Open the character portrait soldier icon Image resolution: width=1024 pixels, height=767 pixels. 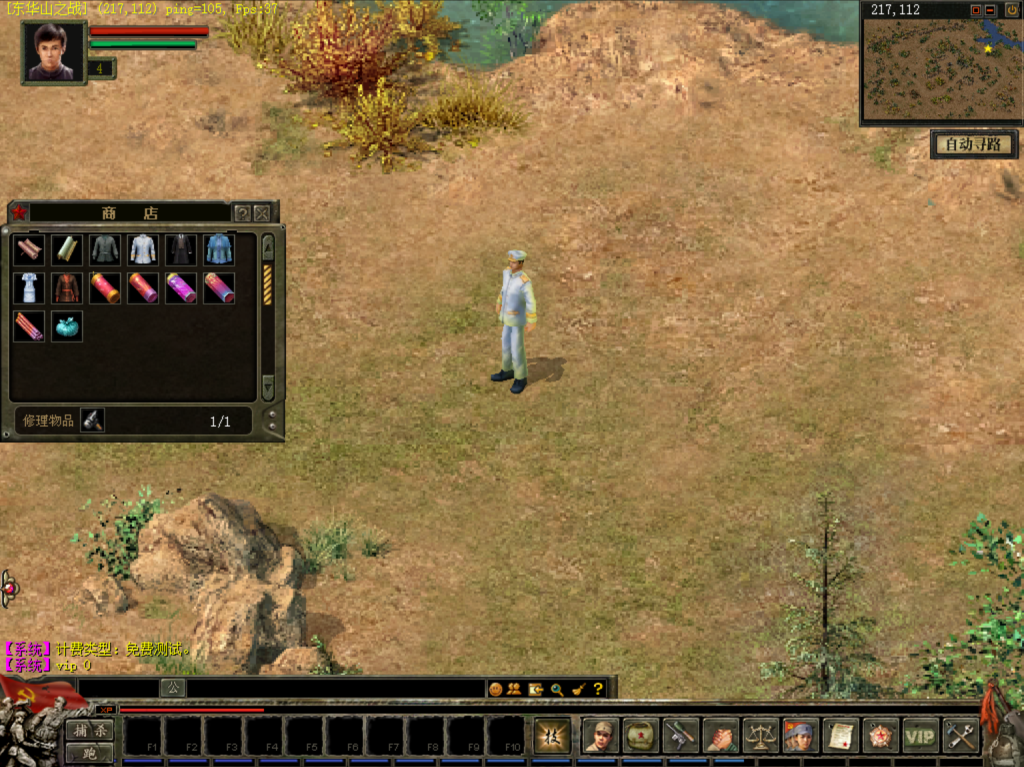tap(599, 736)
